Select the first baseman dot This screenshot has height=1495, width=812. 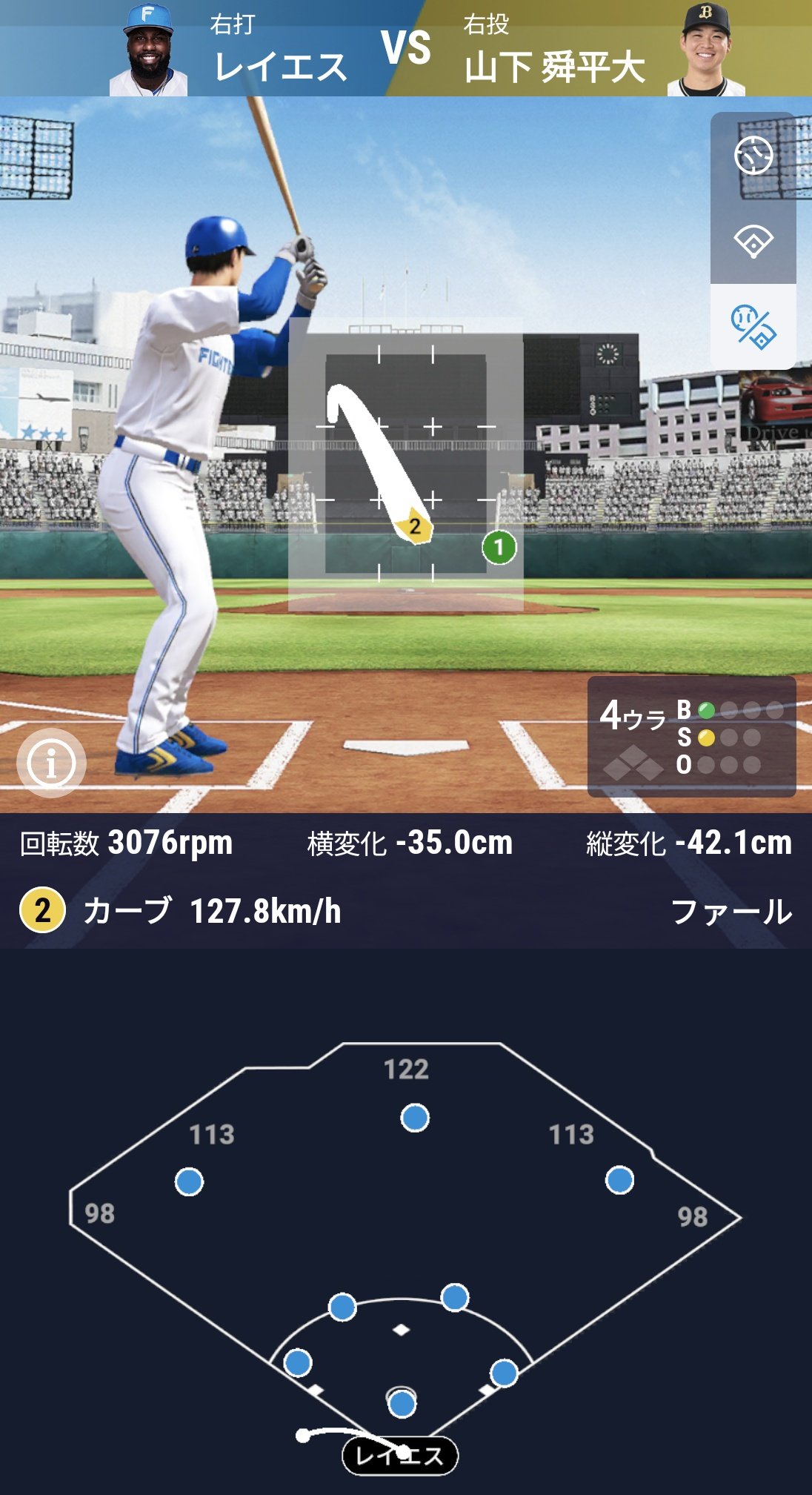point(504,1373)
